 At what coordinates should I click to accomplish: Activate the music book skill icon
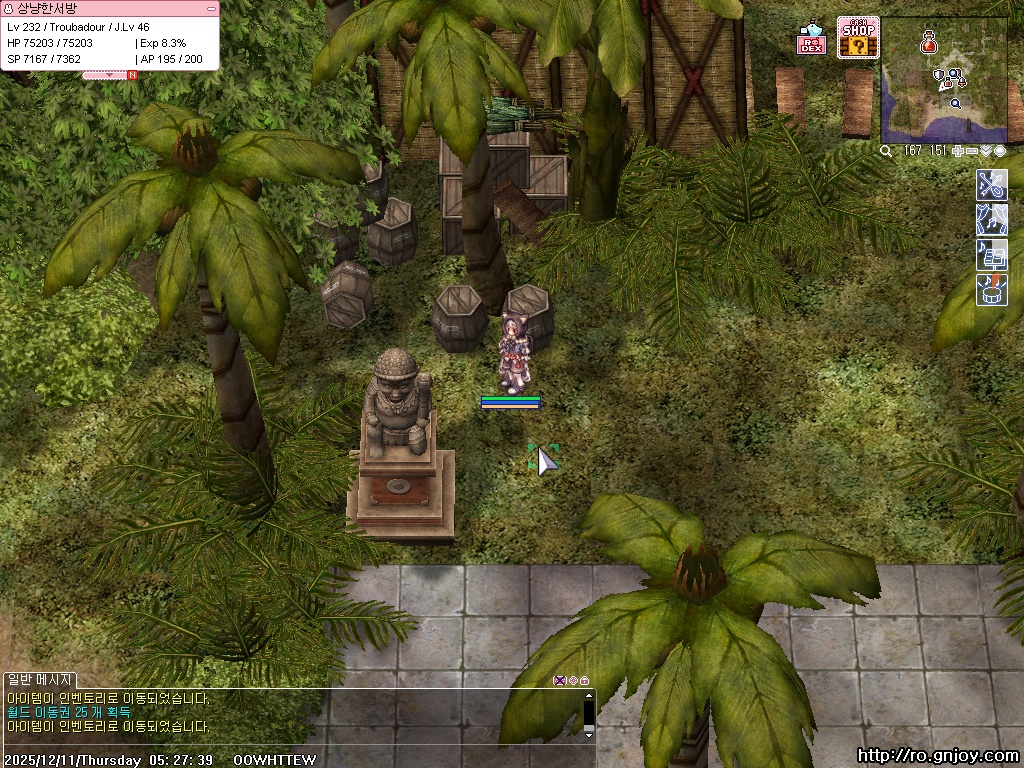click(x=991, y=255)
